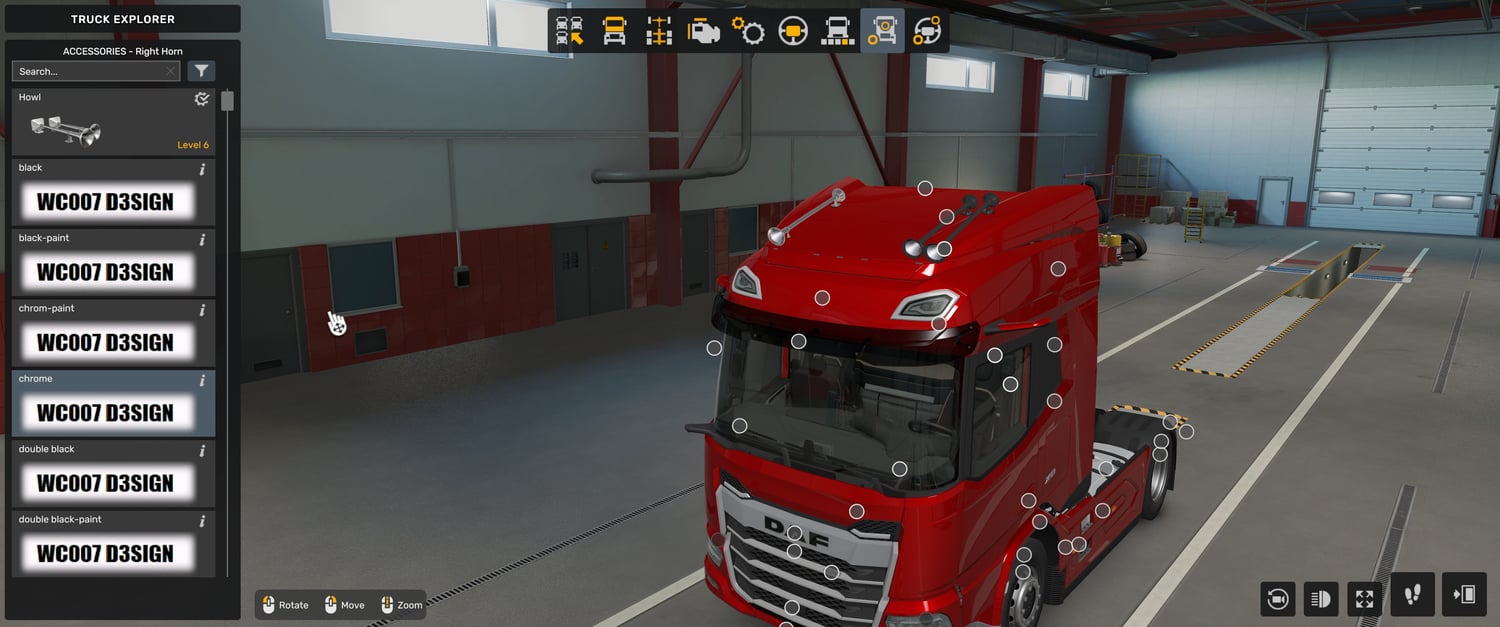Switch to the cabin configuration icon

coord(614,31)
